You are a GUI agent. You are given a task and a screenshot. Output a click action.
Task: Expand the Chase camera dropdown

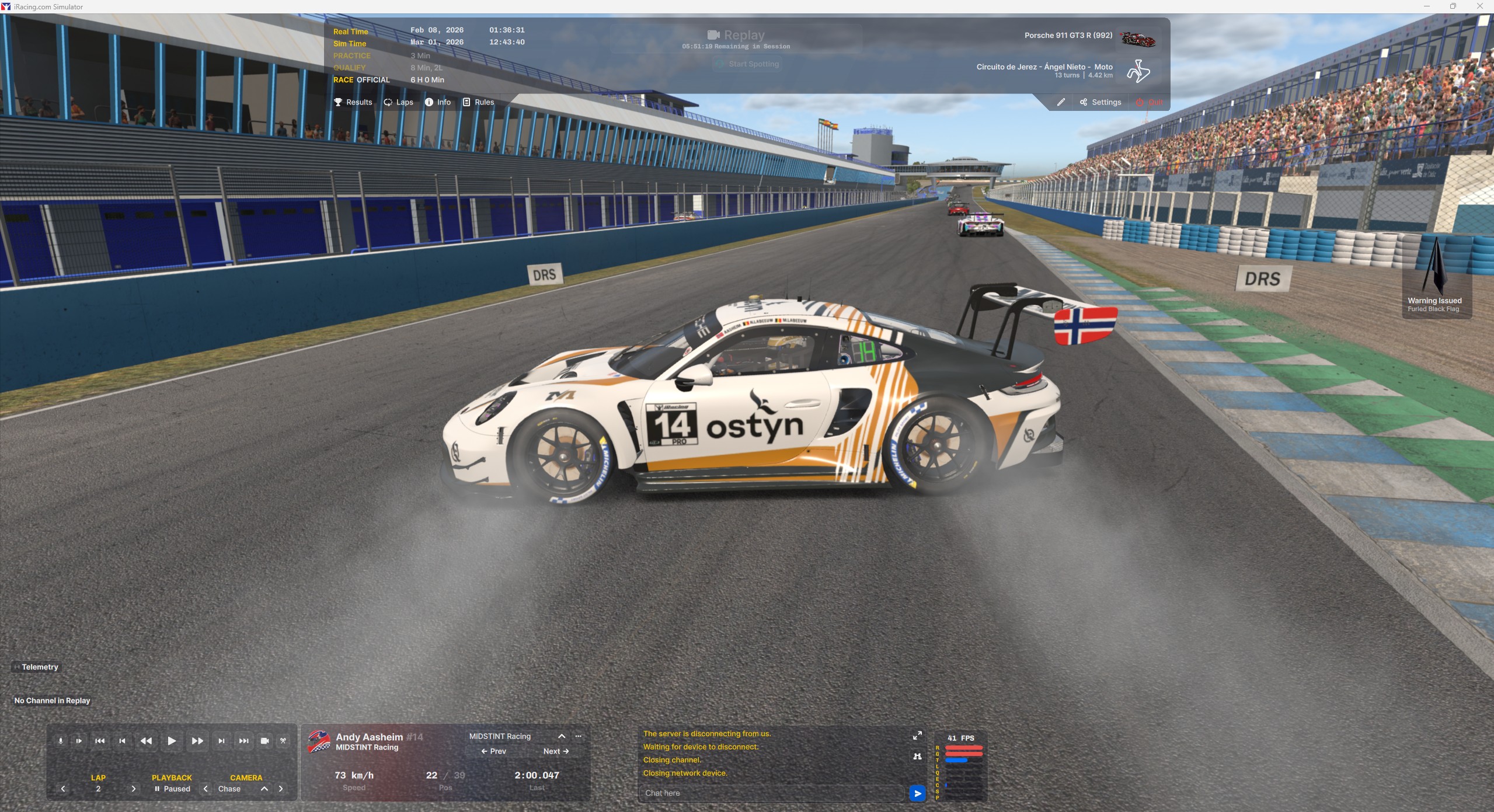pos(264,789)
